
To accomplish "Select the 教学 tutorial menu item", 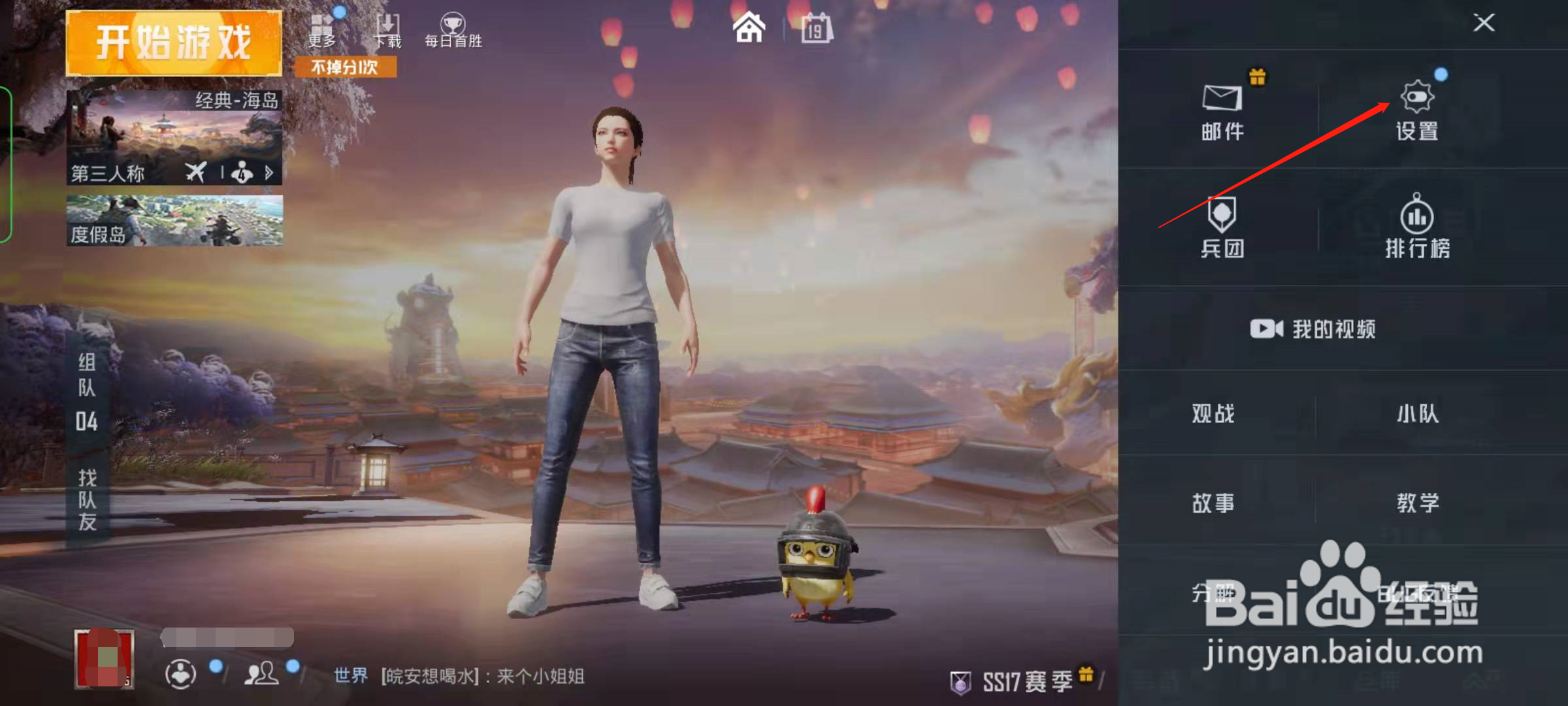I will pos(1419,502).
